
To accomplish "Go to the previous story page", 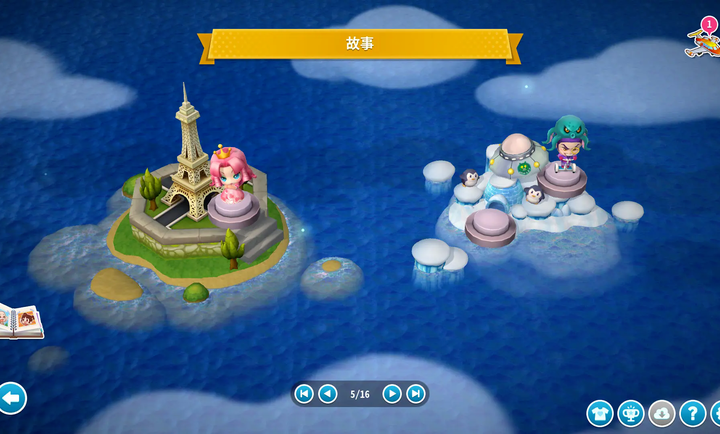I will [328, 394].
